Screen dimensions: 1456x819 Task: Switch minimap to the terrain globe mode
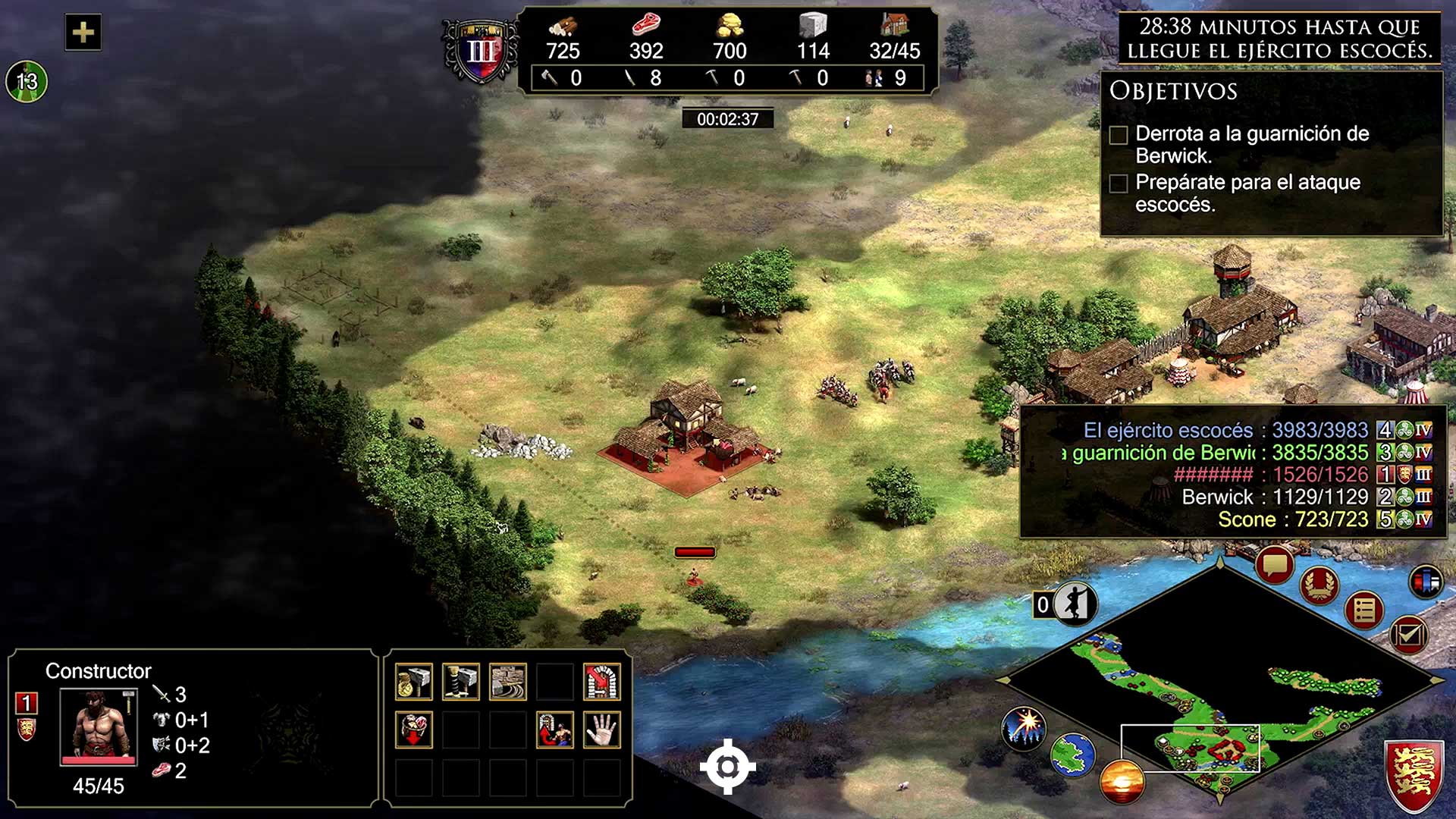pos(1072,754)
